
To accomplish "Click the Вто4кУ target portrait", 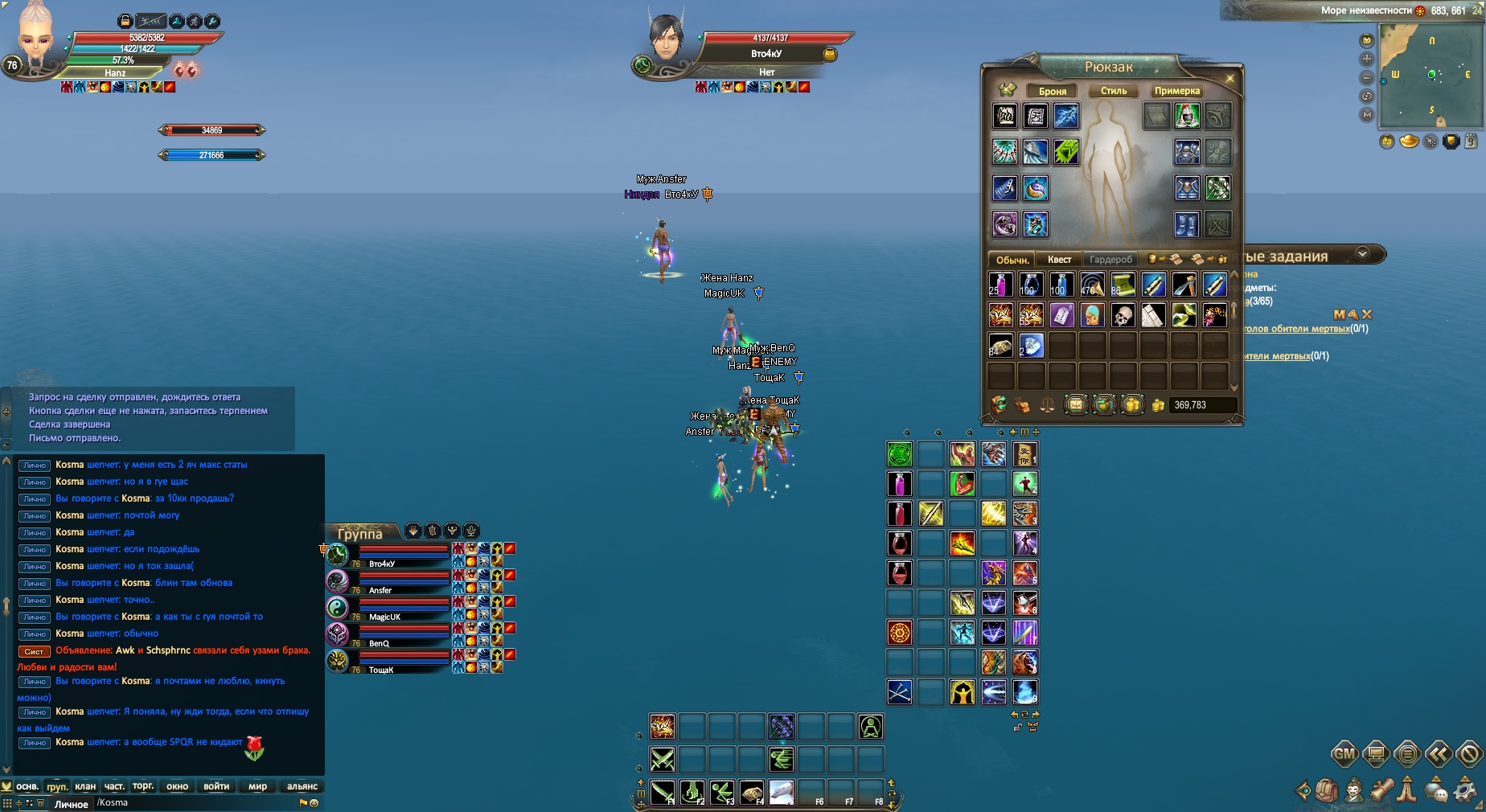I will [x=667, y=39].
